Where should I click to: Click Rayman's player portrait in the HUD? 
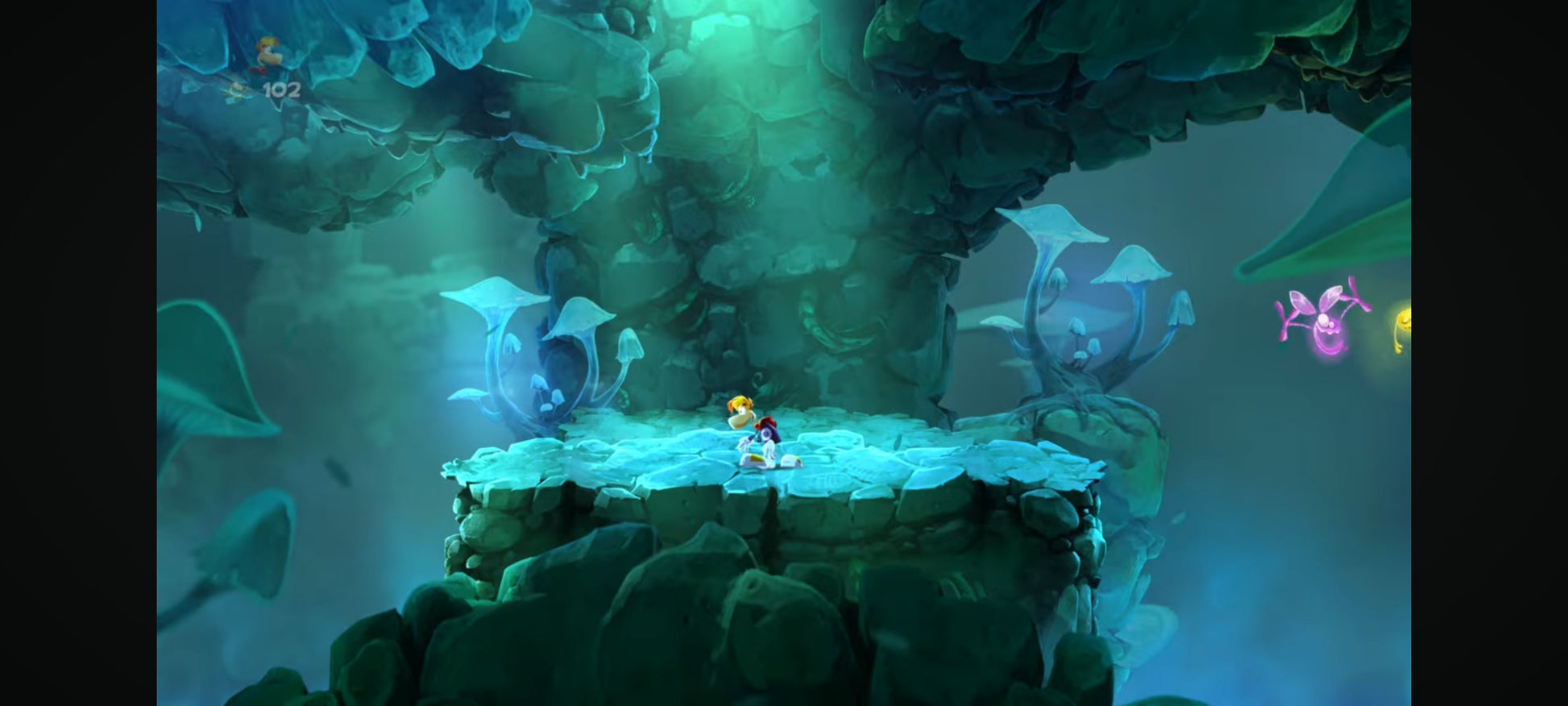(x=267, y=53)
